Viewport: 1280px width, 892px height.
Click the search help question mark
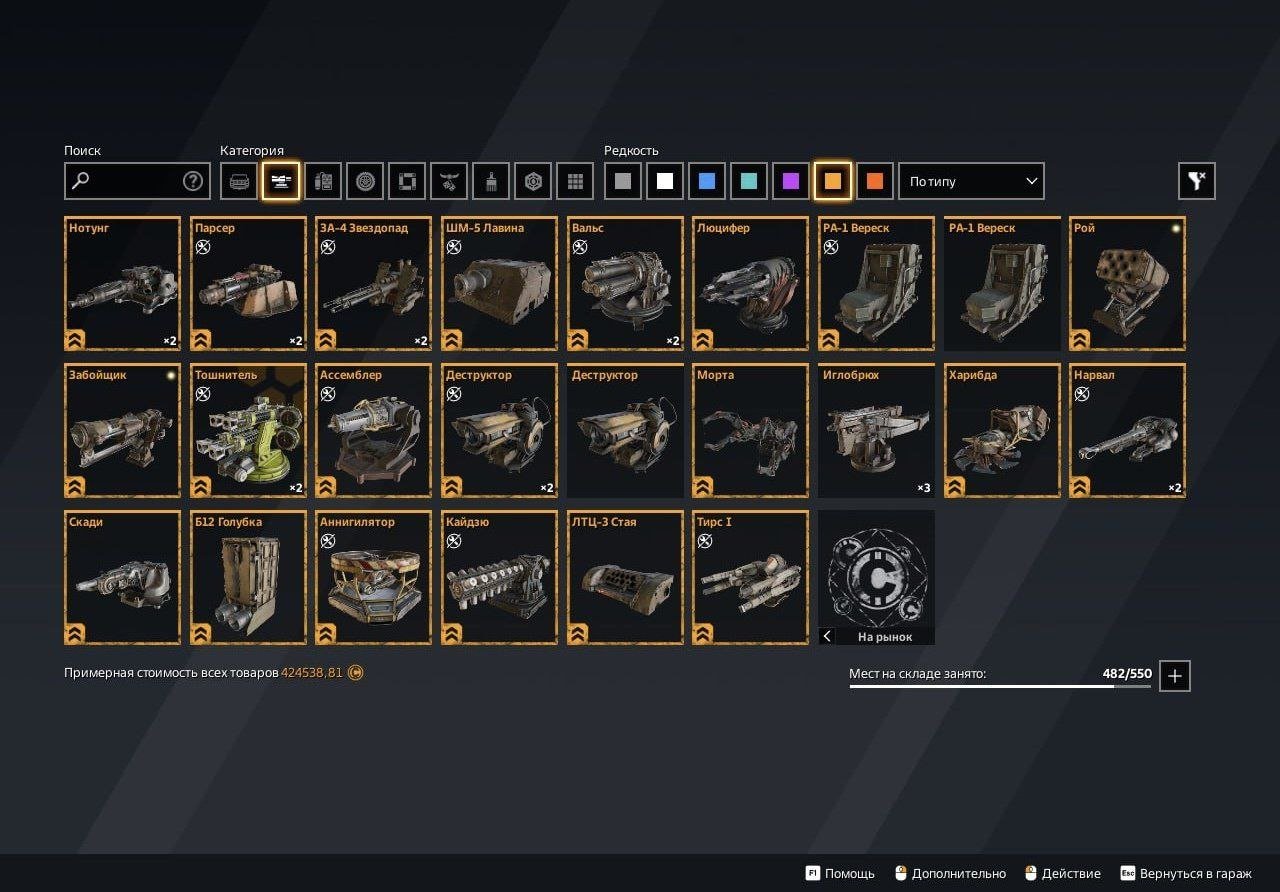[x=193, y=181]
